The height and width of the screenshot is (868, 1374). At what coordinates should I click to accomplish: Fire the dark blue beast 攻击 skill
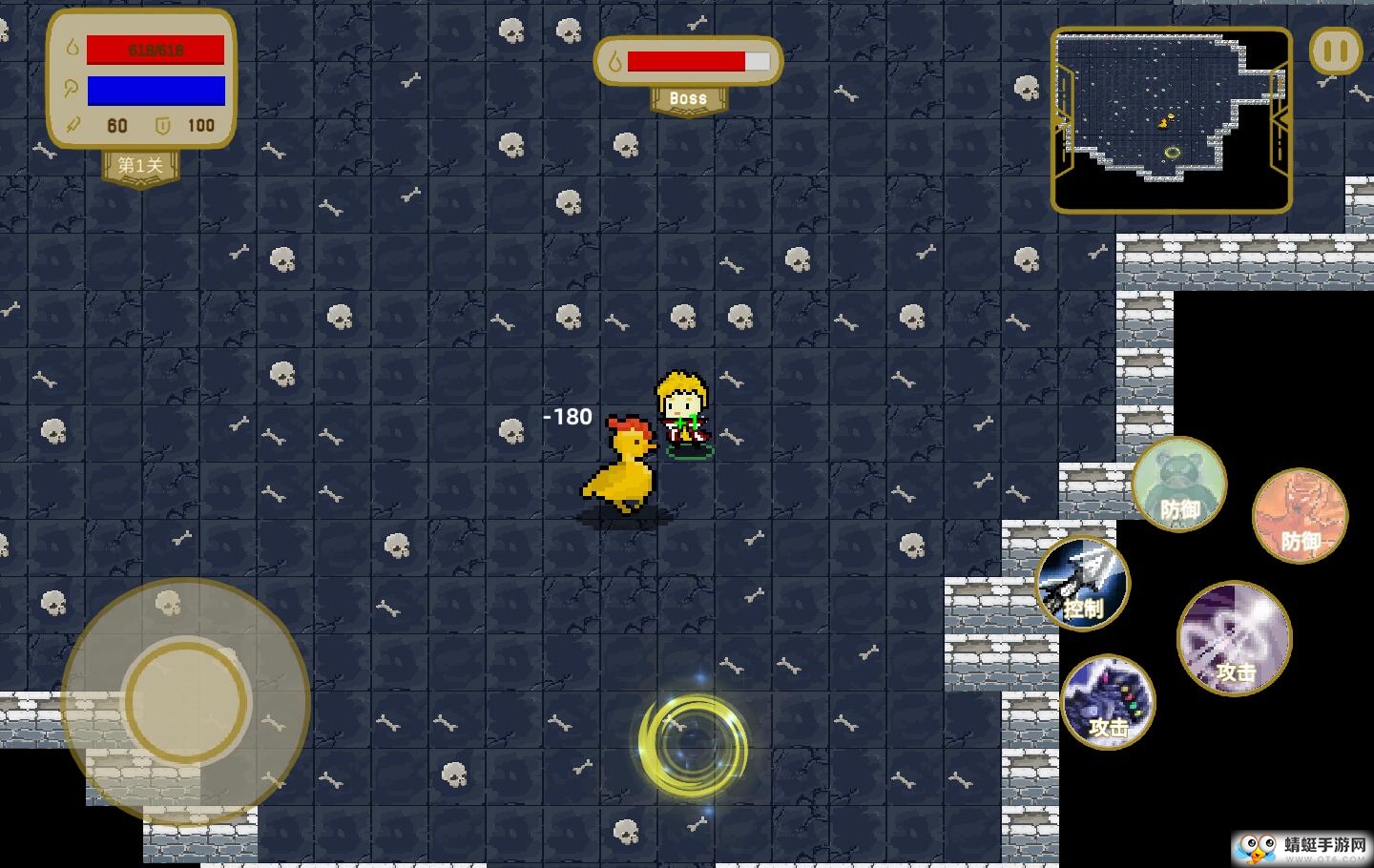click(1108, 702)
